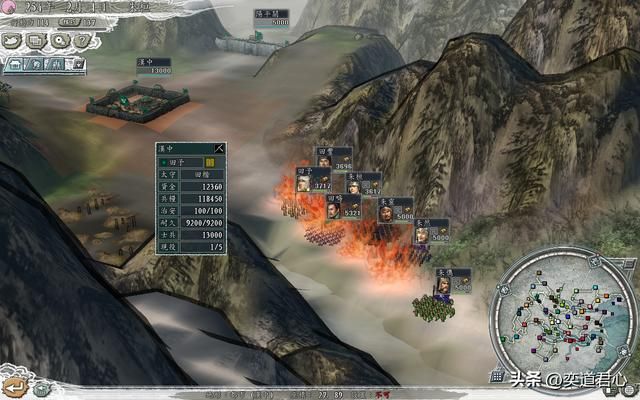Open the question mark help icon

point(82,41)
